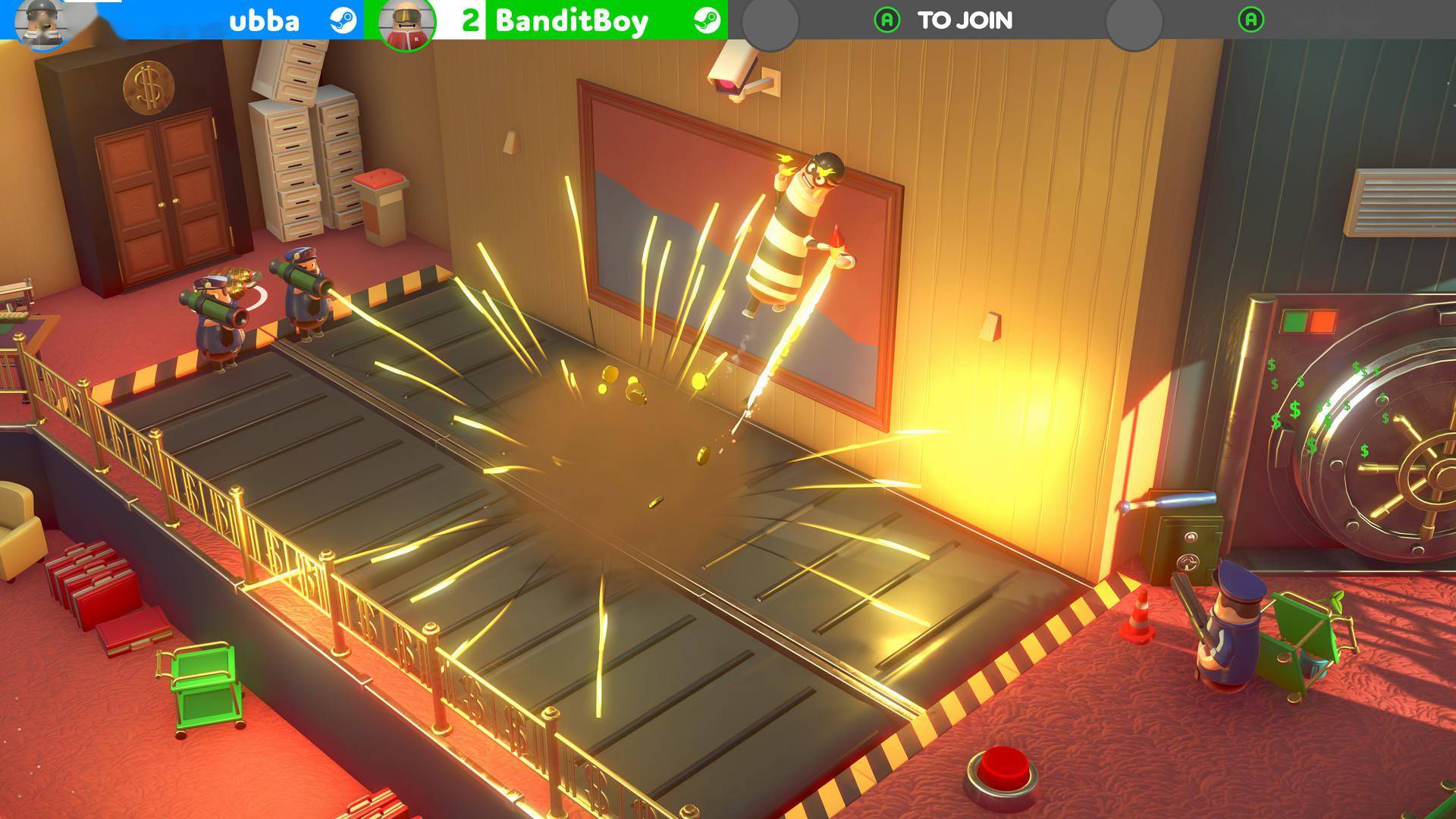Screen dimensions: 1456x819
Task: Click the TO JOIN player slot
Action: [x=944, y=20]
